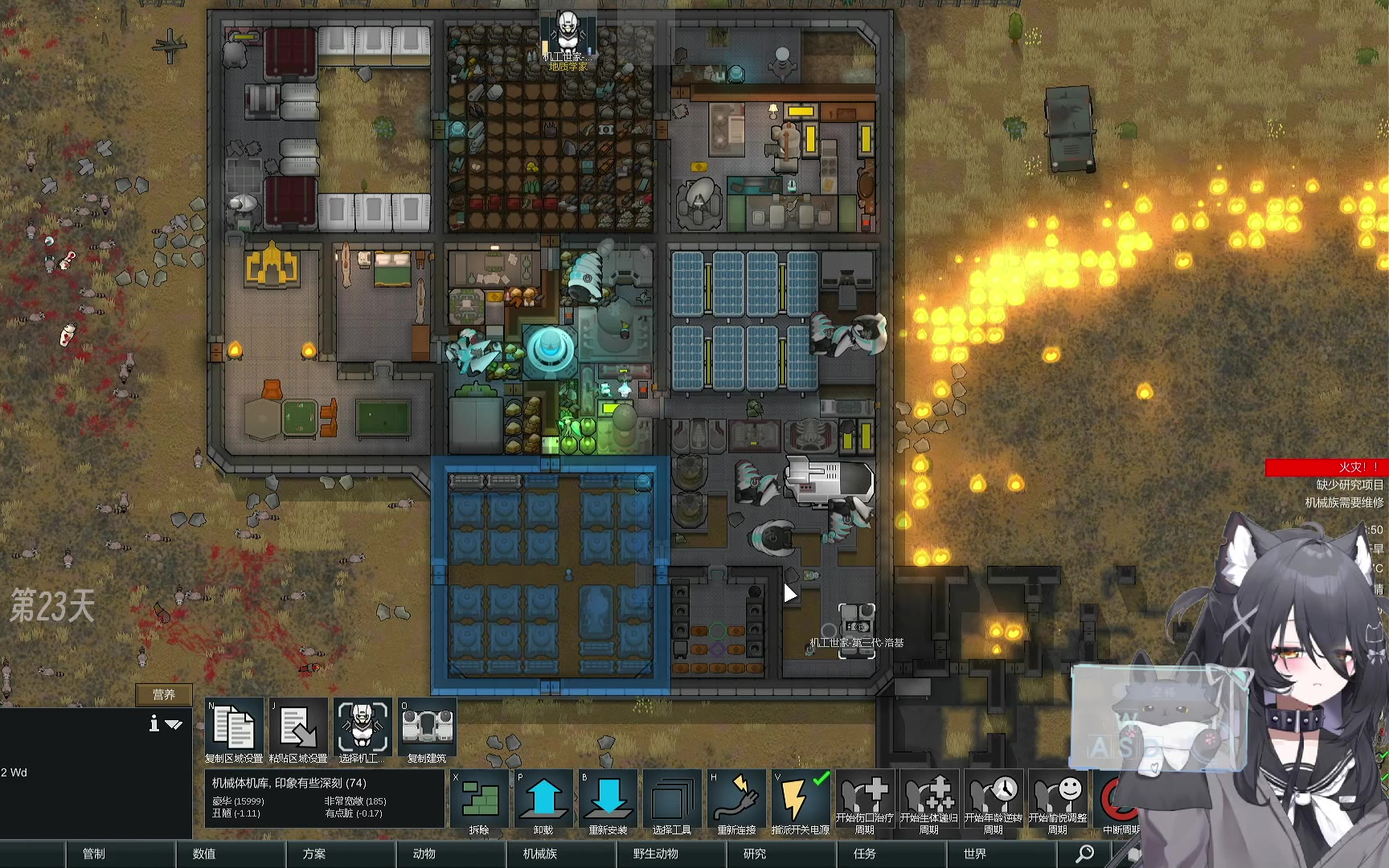Open the red 火灾 fire alert
1389x868 pixels.
(x=1326, y=467)
